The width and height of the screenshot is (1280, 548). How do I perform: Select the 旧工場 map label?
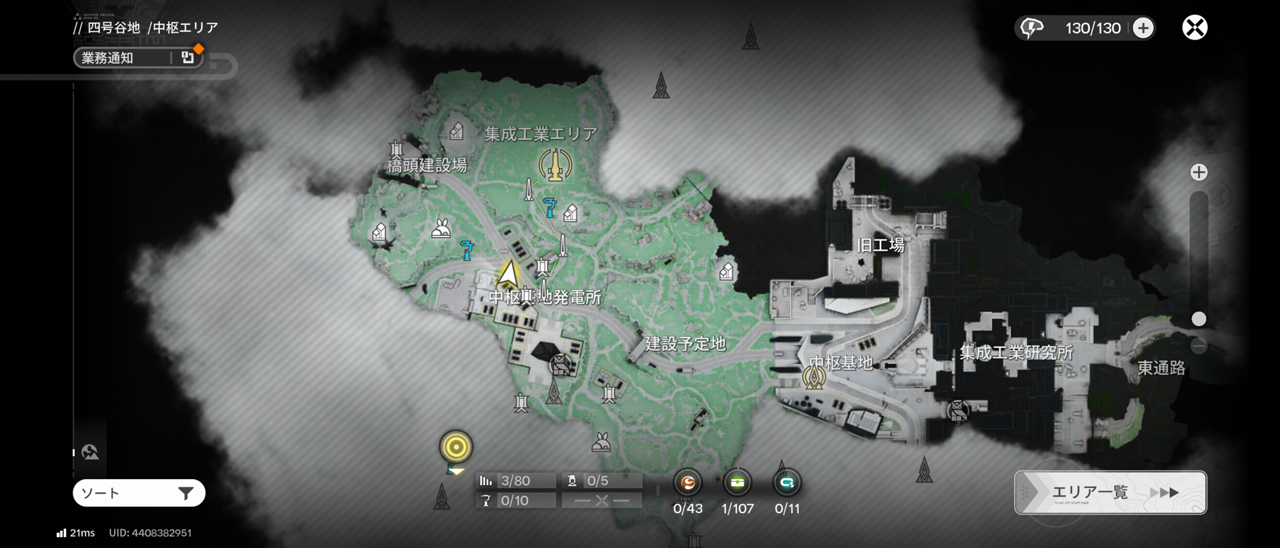coord(880,244)
